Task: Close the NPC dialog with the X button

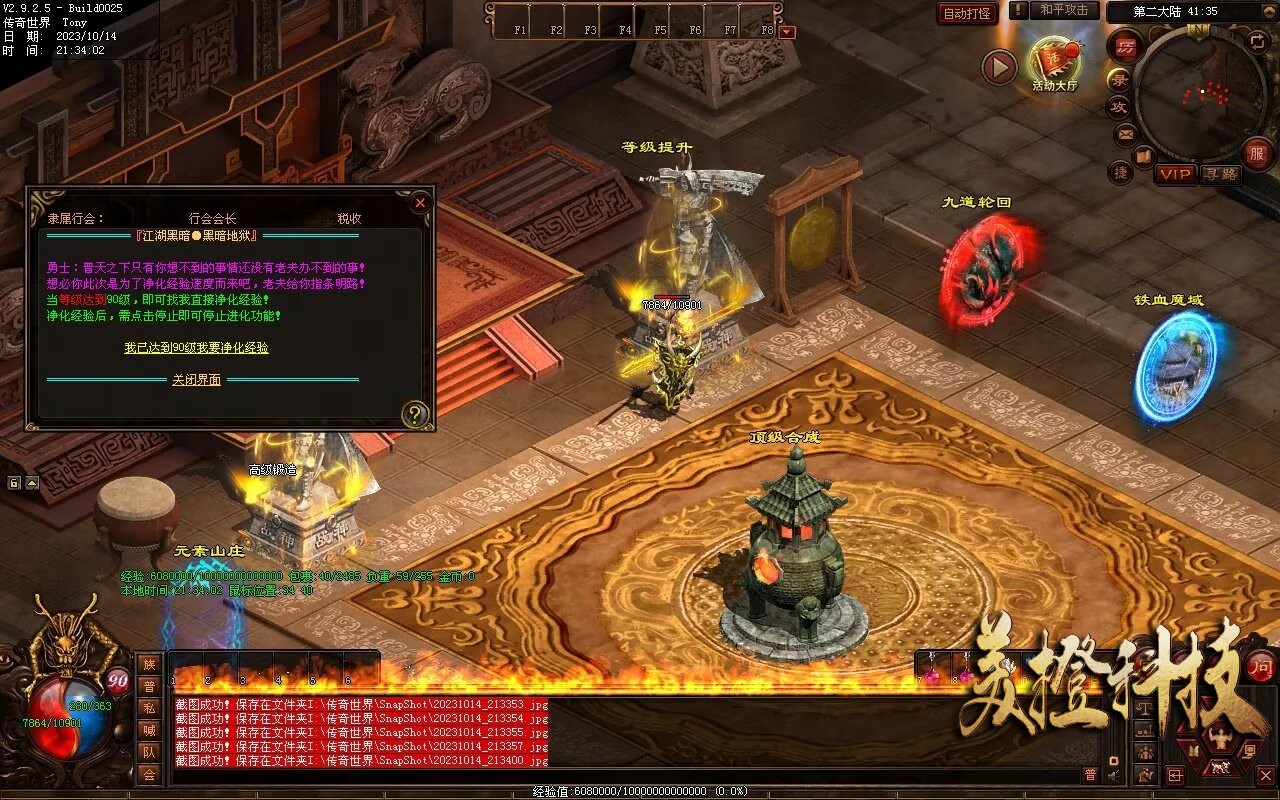Action: pyautogui.click(x=420, y=202)
